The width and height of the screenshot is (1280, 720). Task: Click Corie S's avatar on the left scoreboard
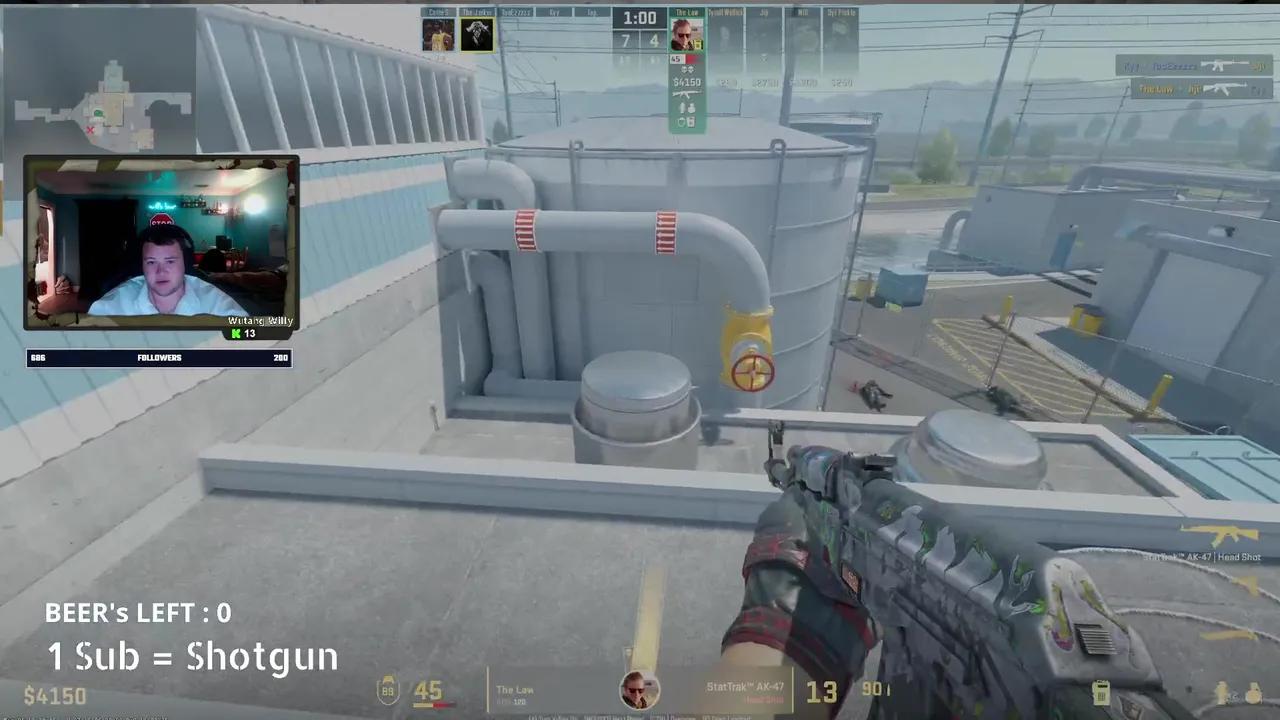click(x=437, y=32)
